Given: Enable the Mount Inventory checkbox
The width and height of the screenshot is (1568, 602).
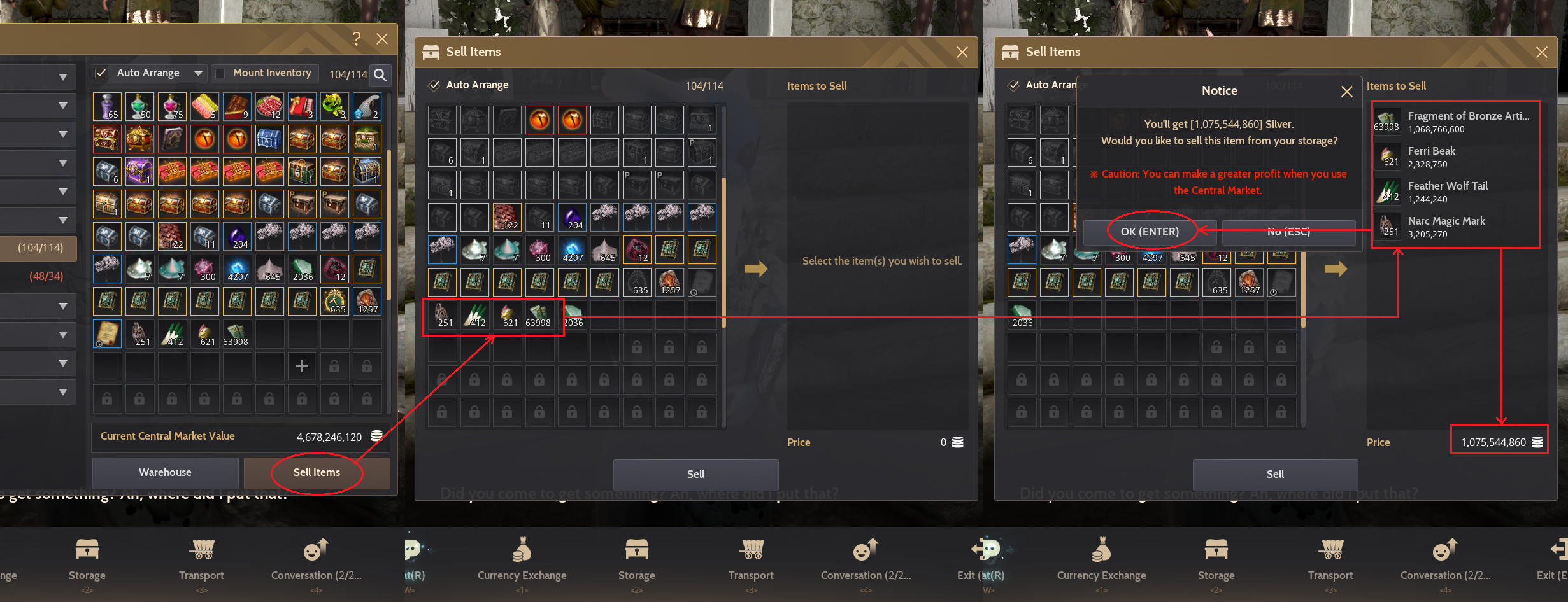Looking at the screenshot, I should tap(221, 73).
